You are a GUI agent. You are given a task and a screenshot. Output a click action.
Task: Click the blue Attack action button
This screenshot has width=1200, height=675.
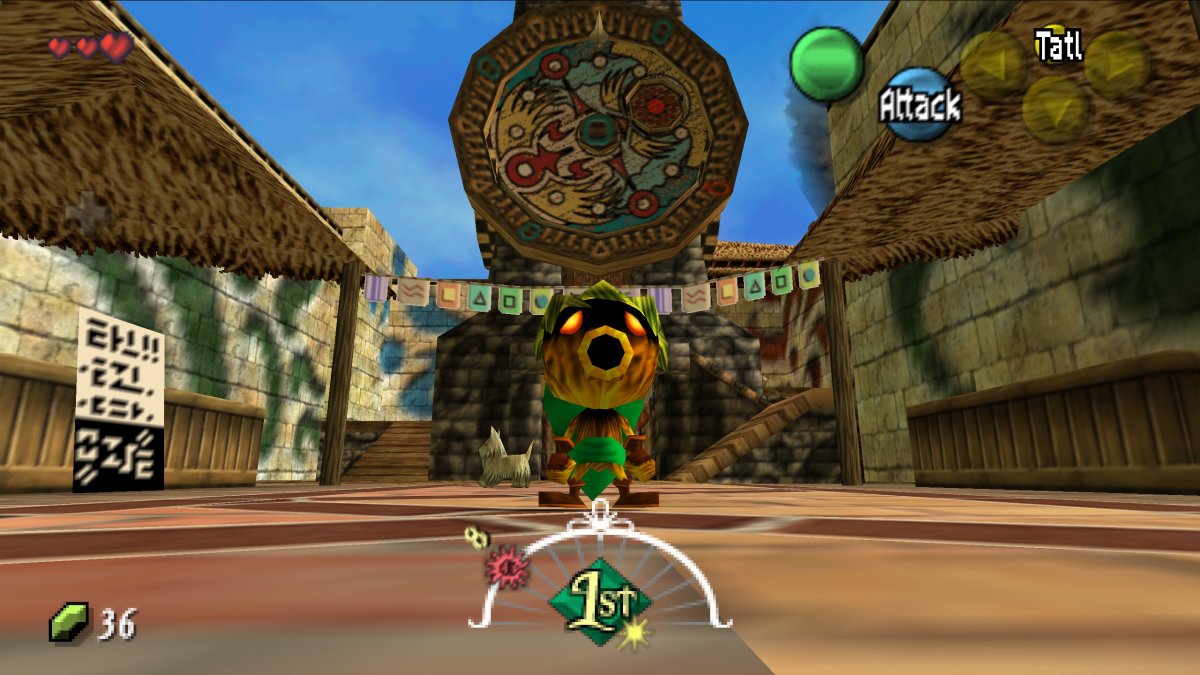tap(919, 104)
